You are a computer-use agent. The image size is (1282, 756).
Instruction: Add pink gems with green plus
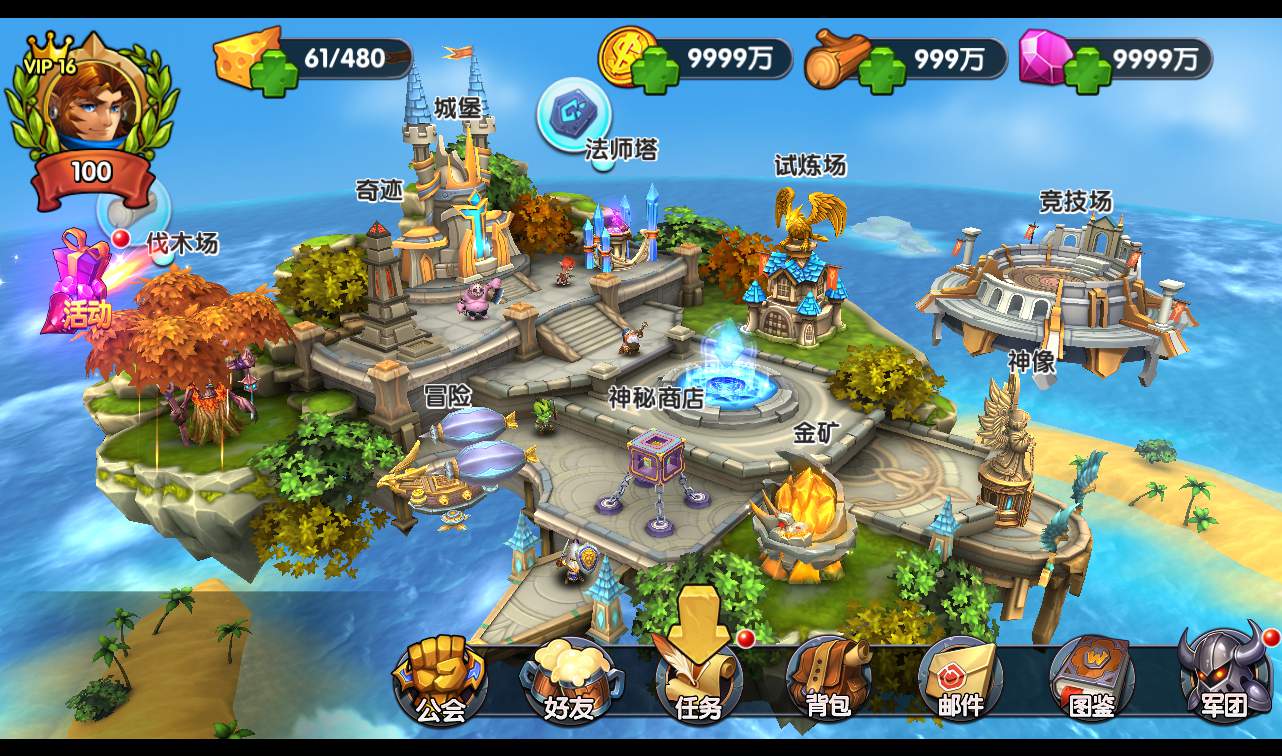(1088, 72)
